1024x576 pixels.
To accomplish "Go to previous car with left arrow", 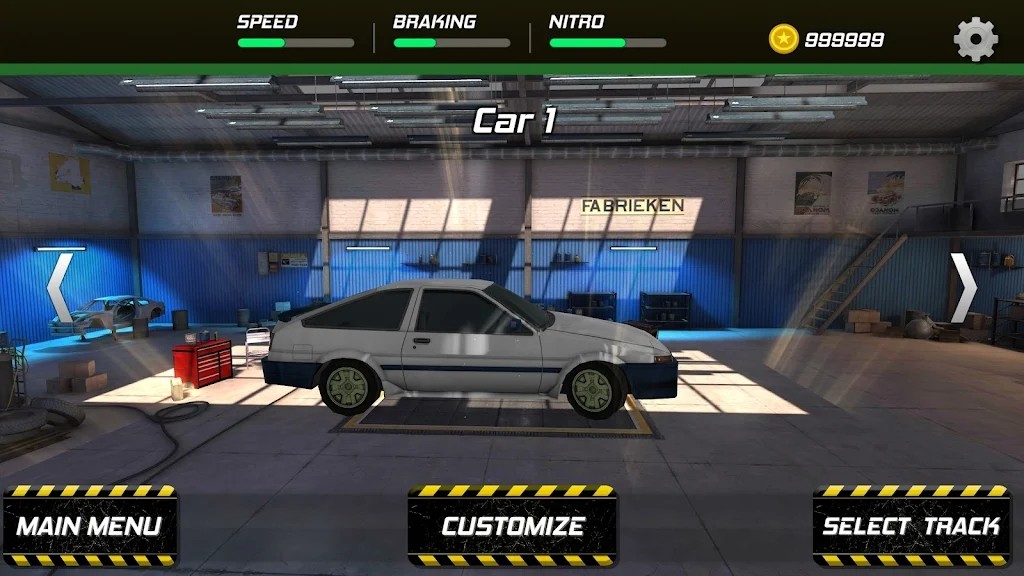I will point(60,288).
